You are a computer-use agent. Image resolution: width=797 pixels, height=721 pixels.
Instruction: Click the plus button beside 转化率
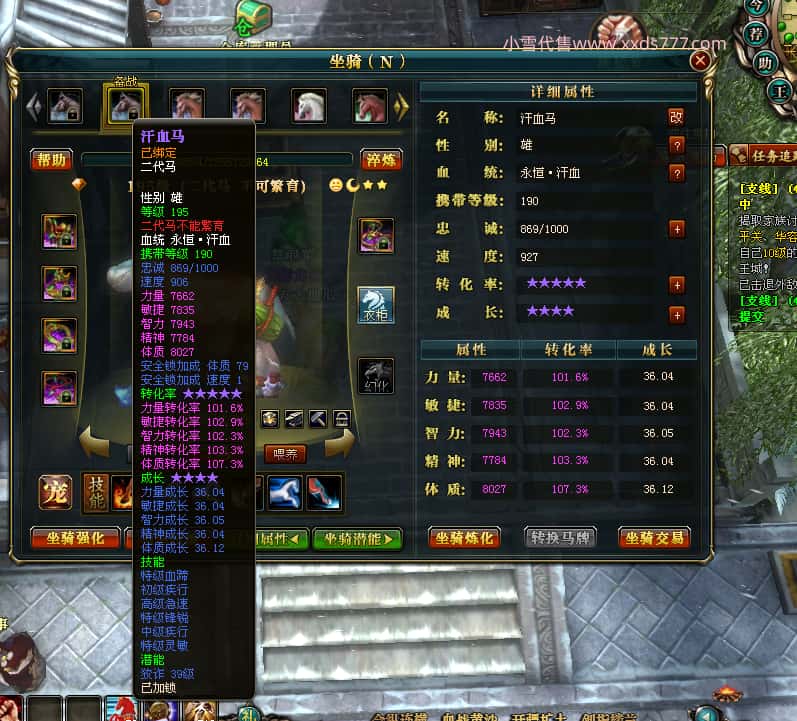[x=677, y=285]
